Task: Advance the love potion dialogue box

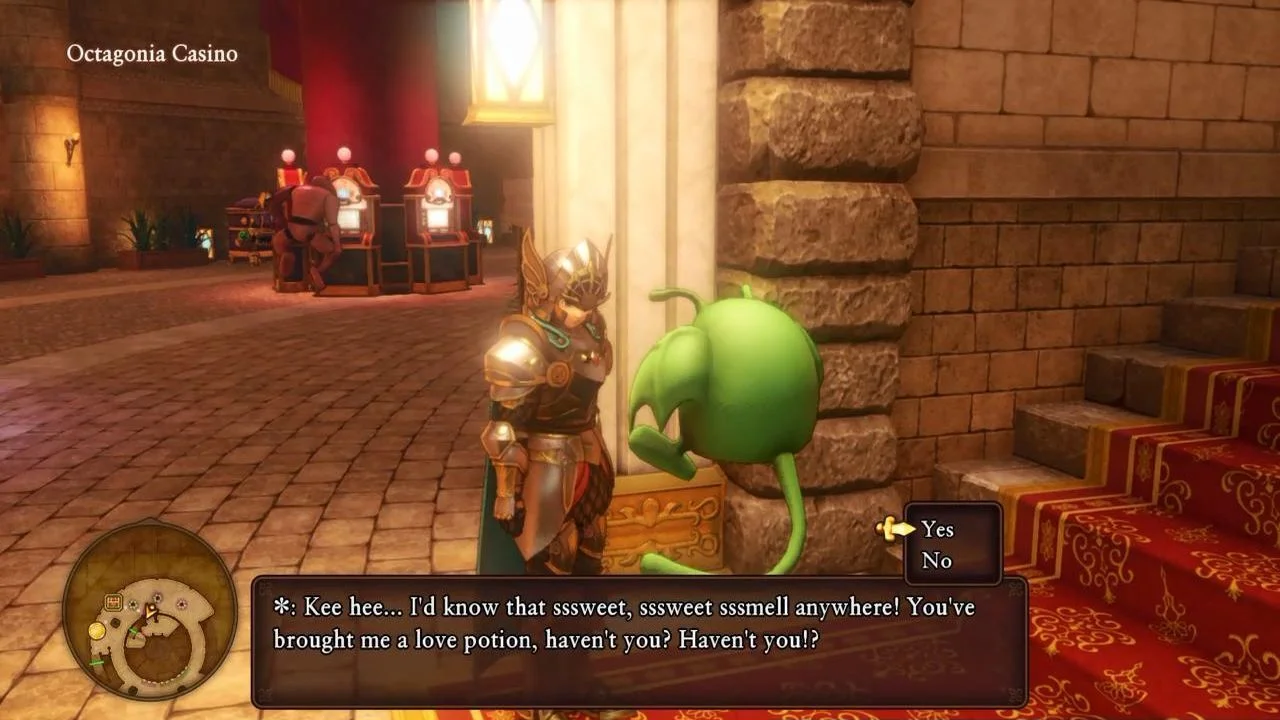Action: coord(639,641)
